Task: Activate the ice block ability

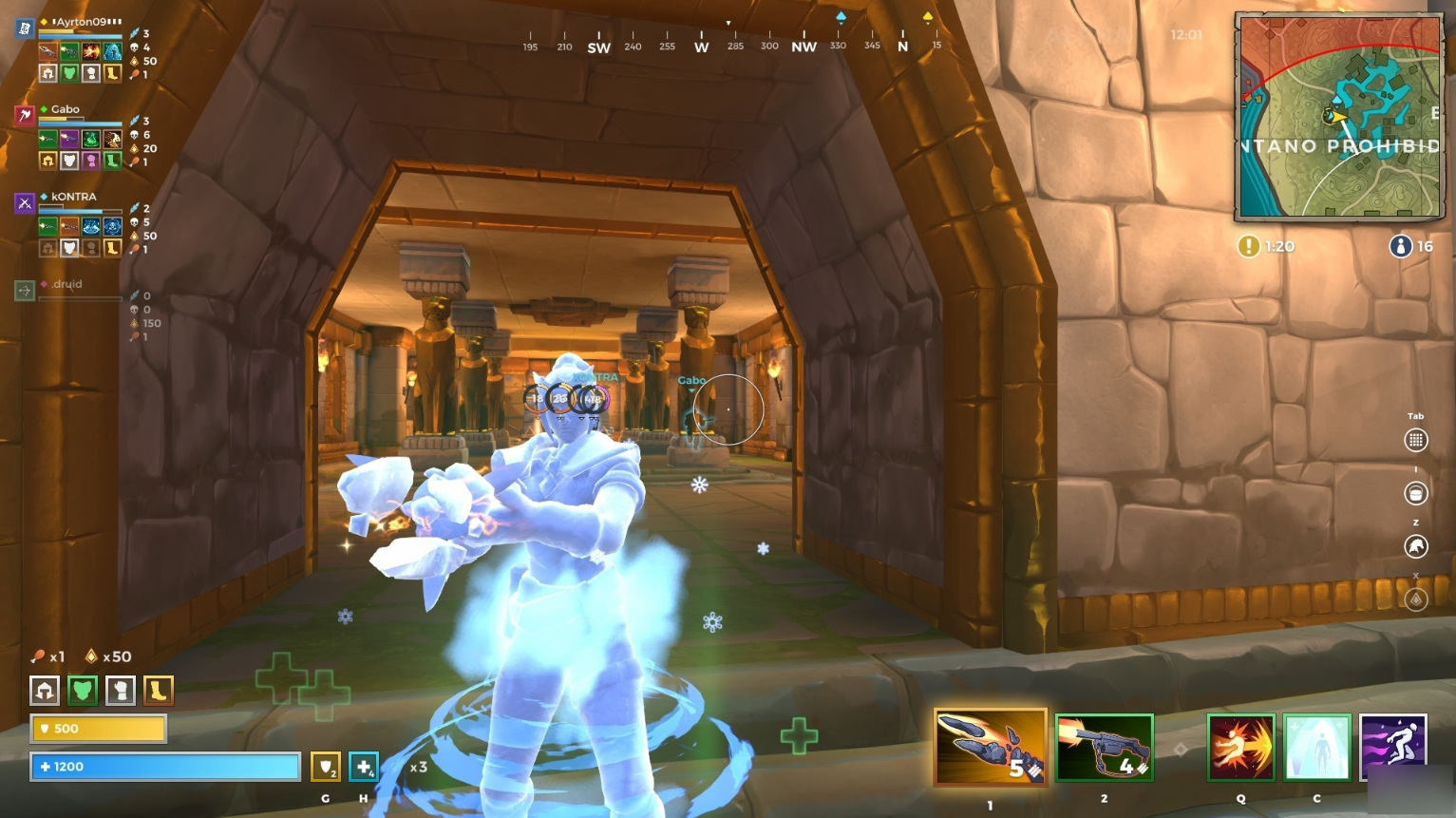Action: (1316, 747)
